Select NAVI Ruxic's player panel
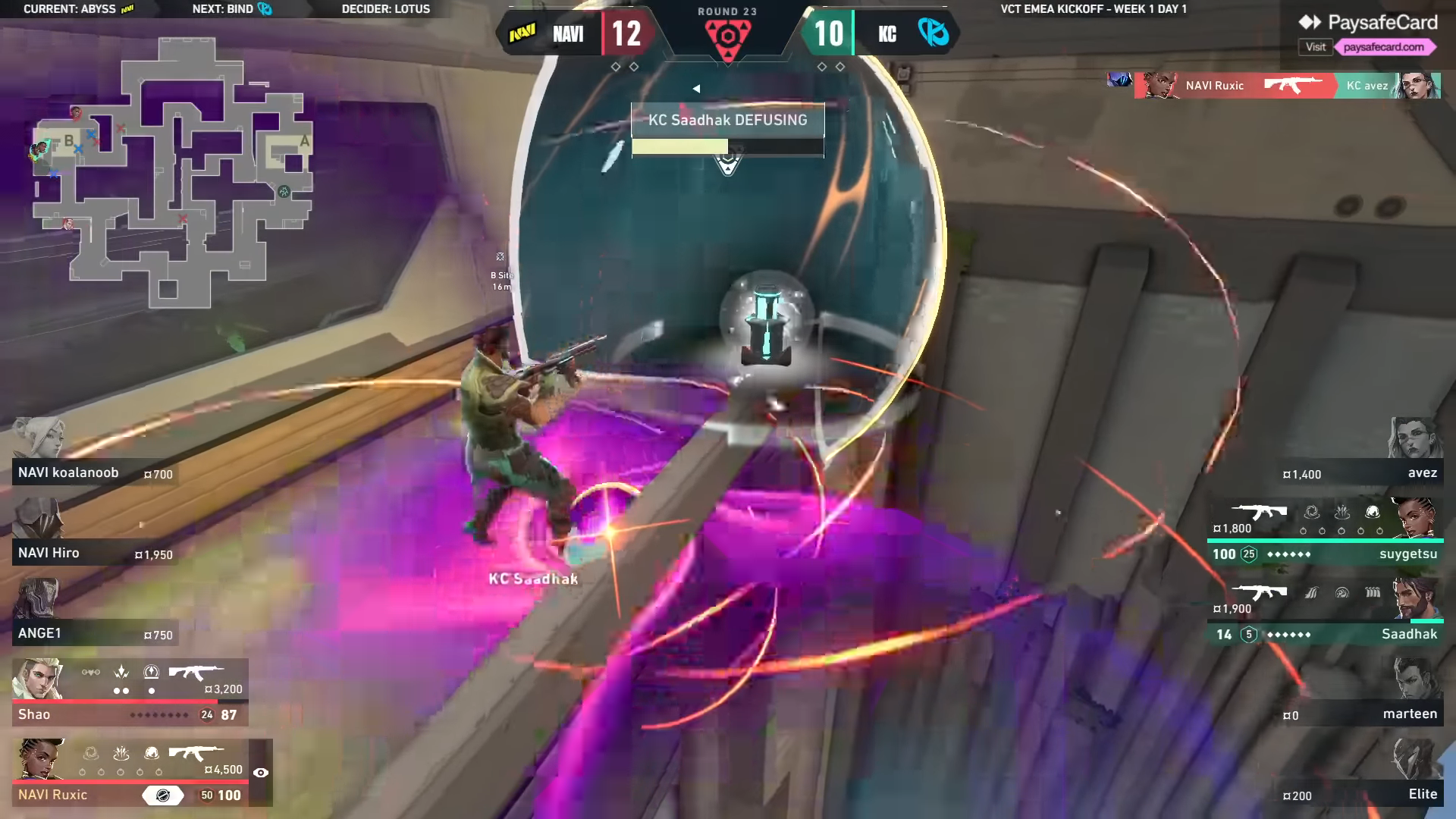 pos(130,772)
